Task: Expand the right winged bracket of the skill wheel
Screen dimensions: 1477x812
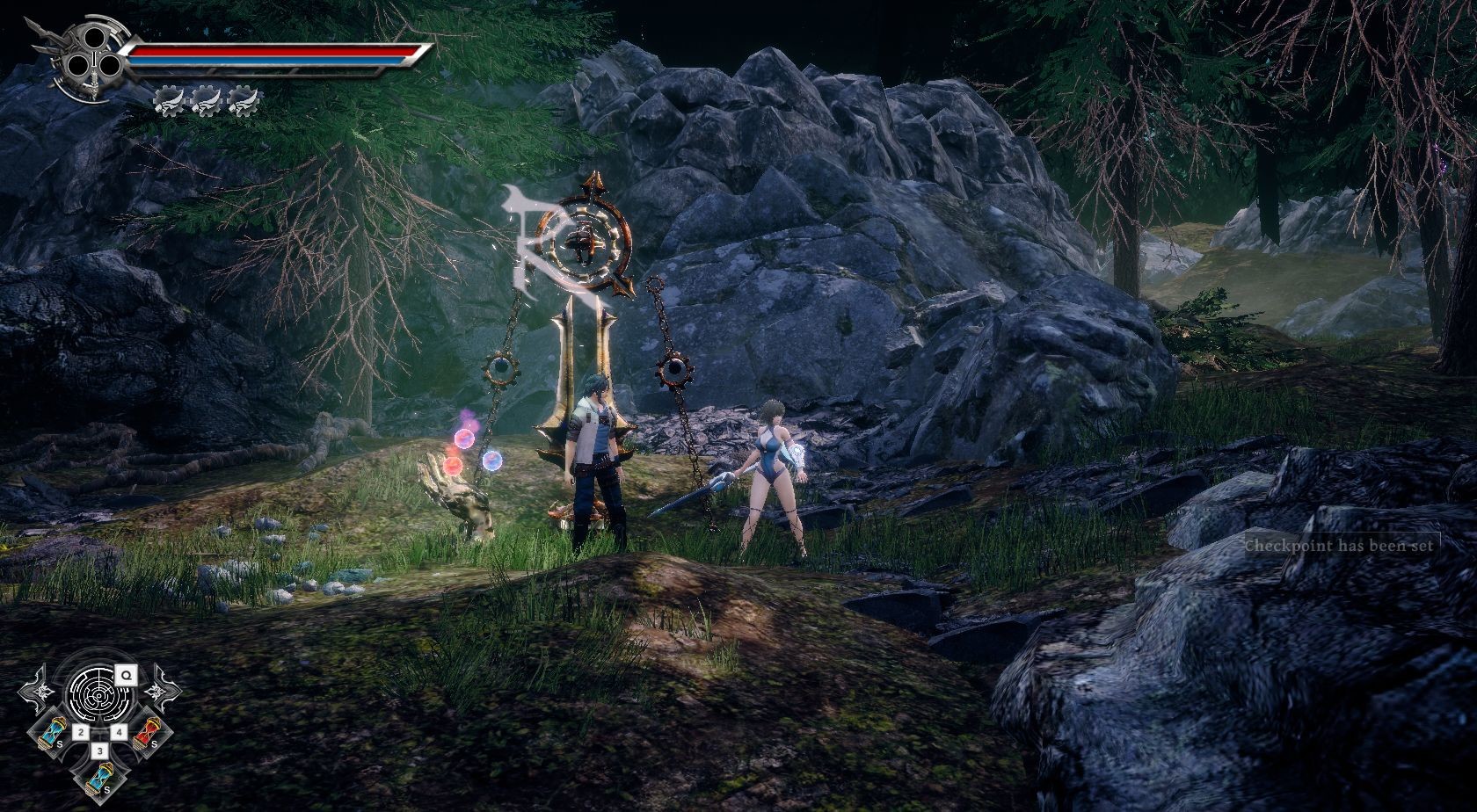Action: (x=158, y=691)
